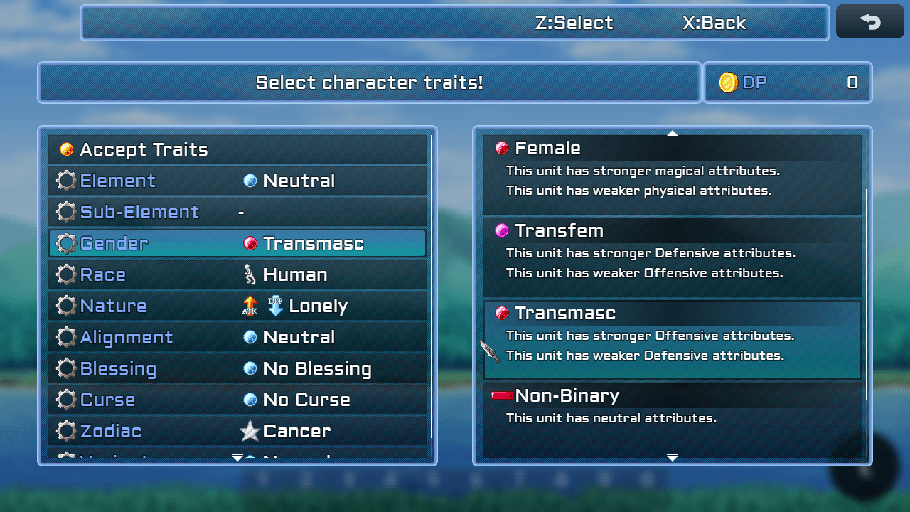Choose the Gender trait row
The image size is (910, 512).
pos(237,243)
